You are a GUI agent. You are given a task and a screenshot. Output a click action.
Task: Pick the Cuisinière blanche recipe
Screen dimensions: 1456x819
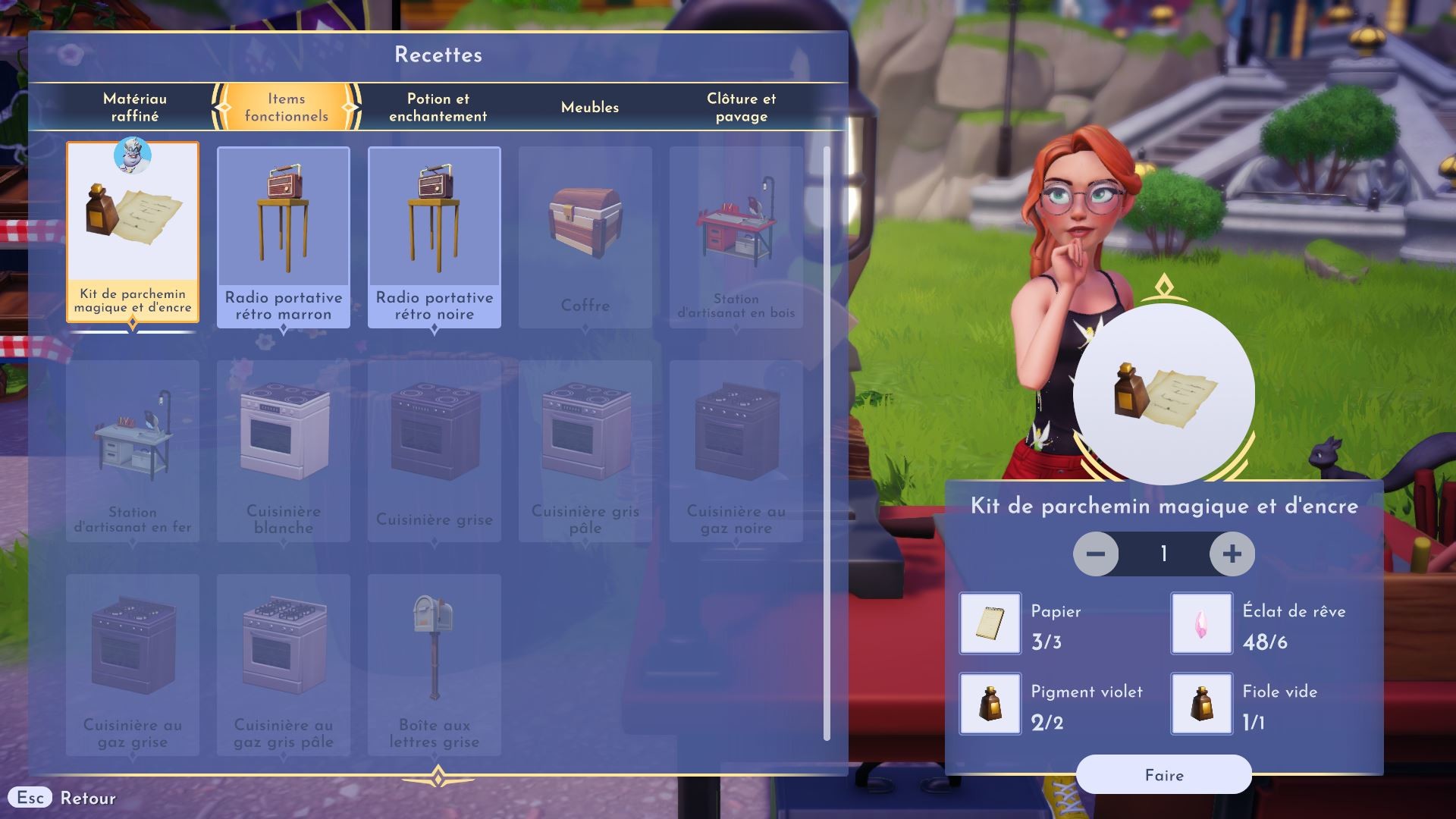[283, 451]
